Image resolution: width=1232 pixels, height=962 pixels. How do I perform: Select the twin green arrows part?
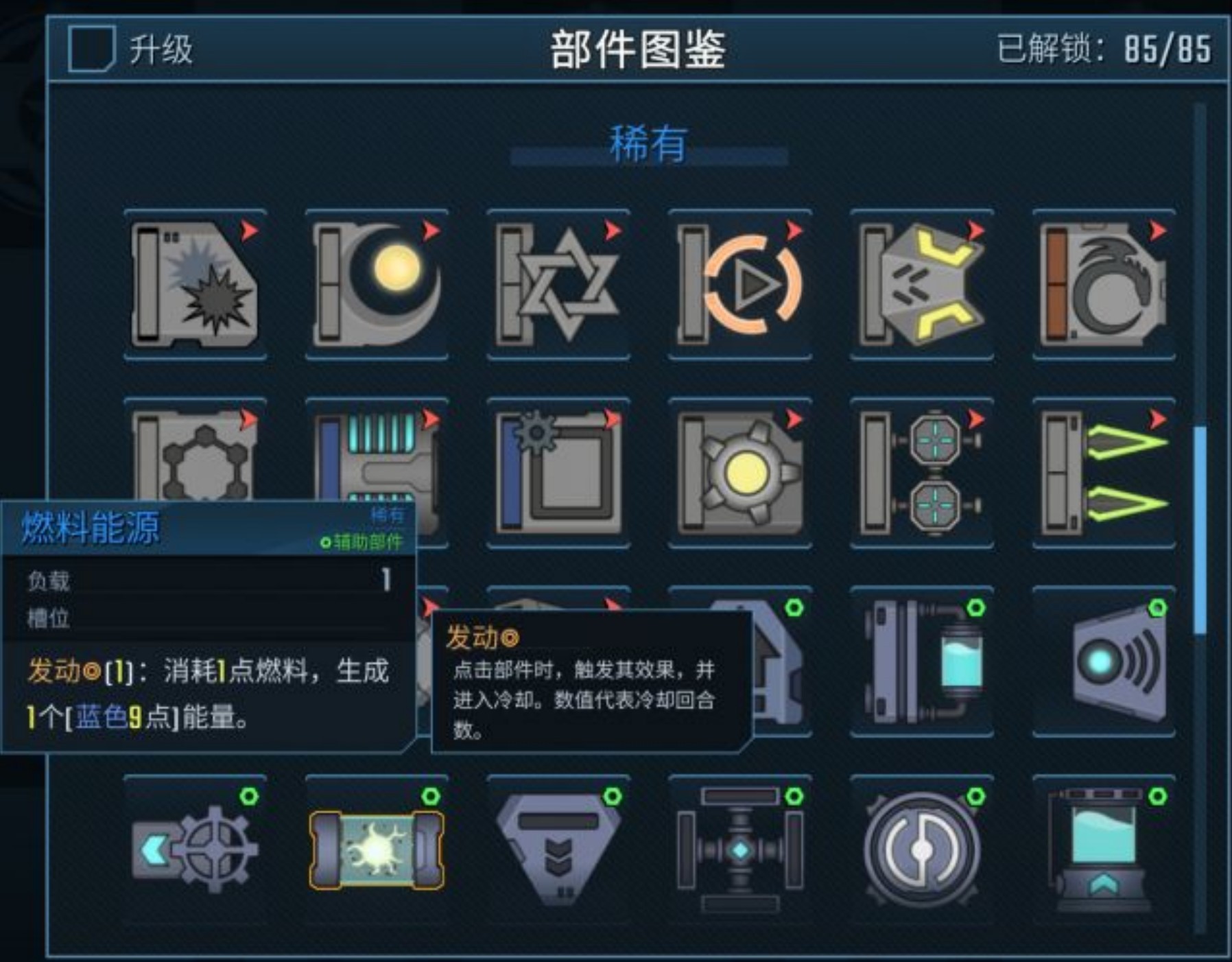click(x=1104, y=473)
